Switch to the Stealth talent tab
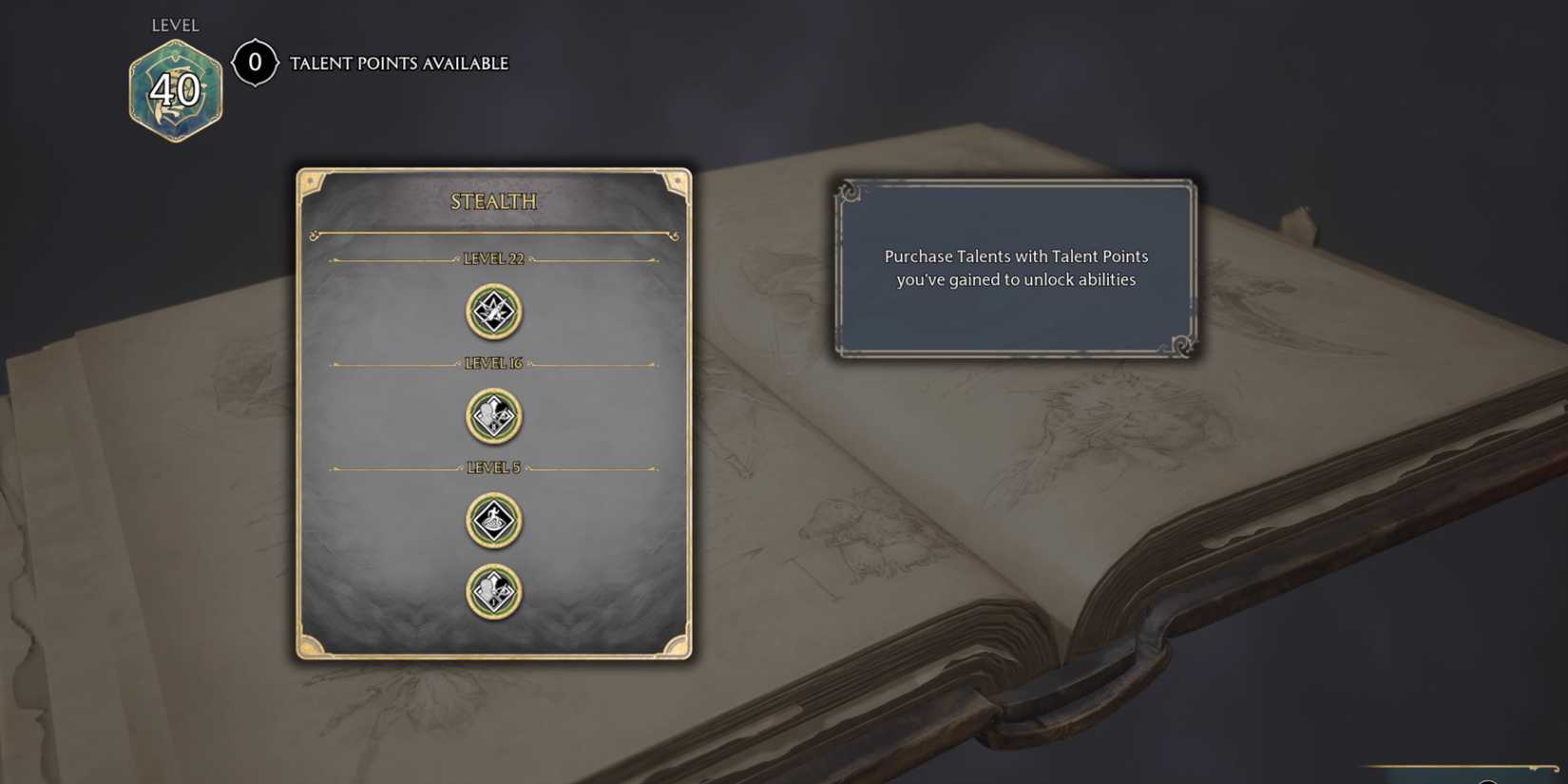 pyautogui.click(x=492, y=201)
